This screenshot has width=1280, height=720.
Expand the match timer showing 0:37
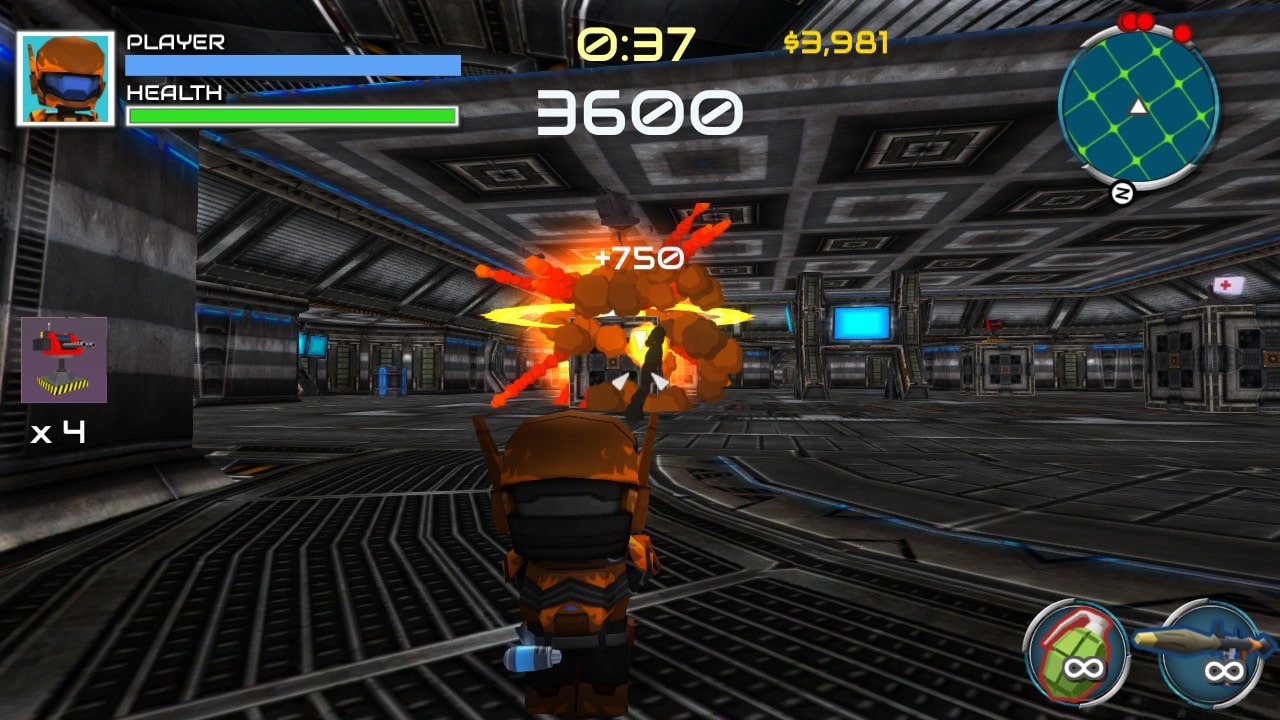pos(637,42)
